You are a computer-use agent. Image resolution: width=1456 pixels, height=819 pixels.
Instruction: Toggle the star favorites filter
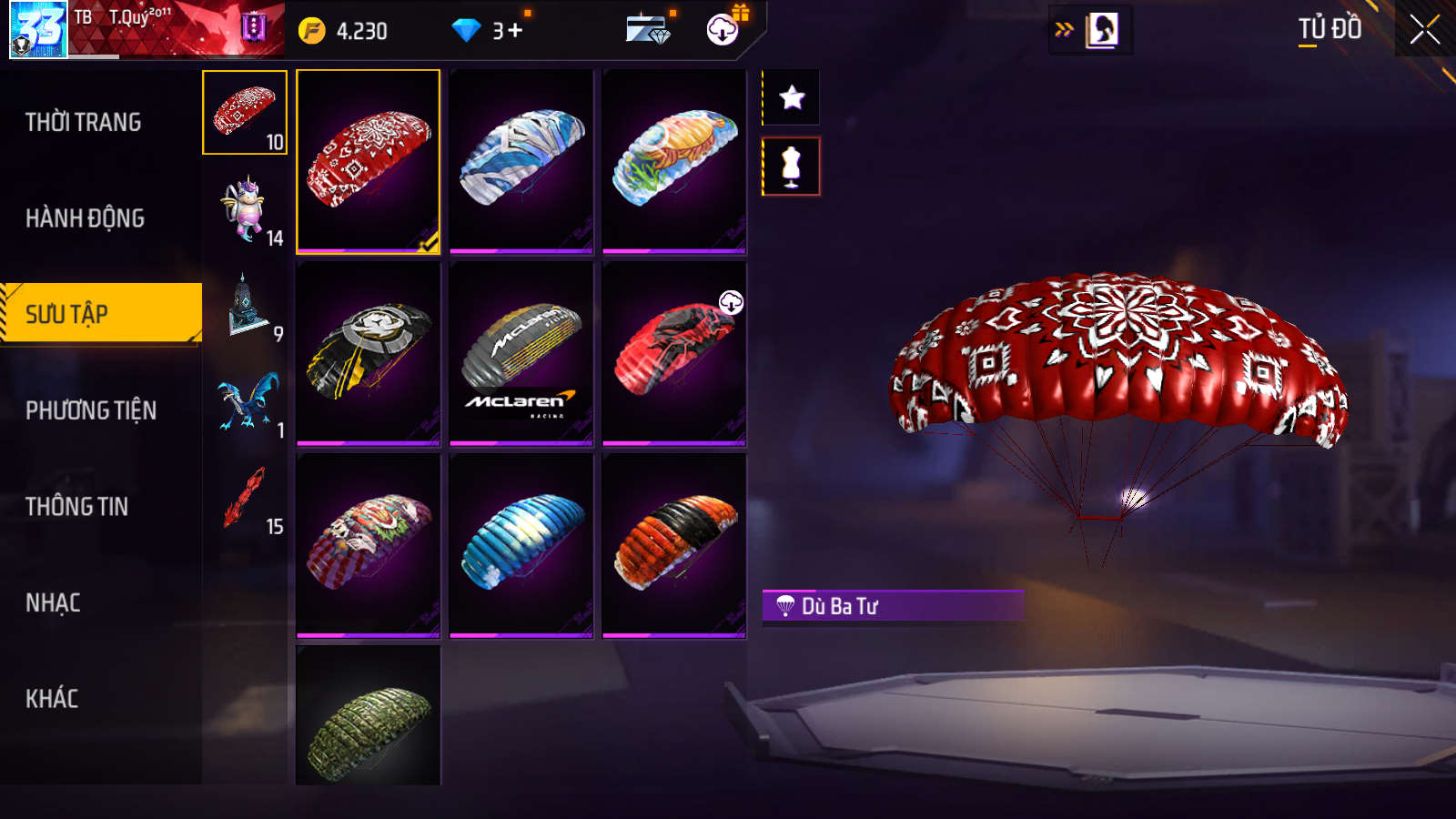pos(792,97)
